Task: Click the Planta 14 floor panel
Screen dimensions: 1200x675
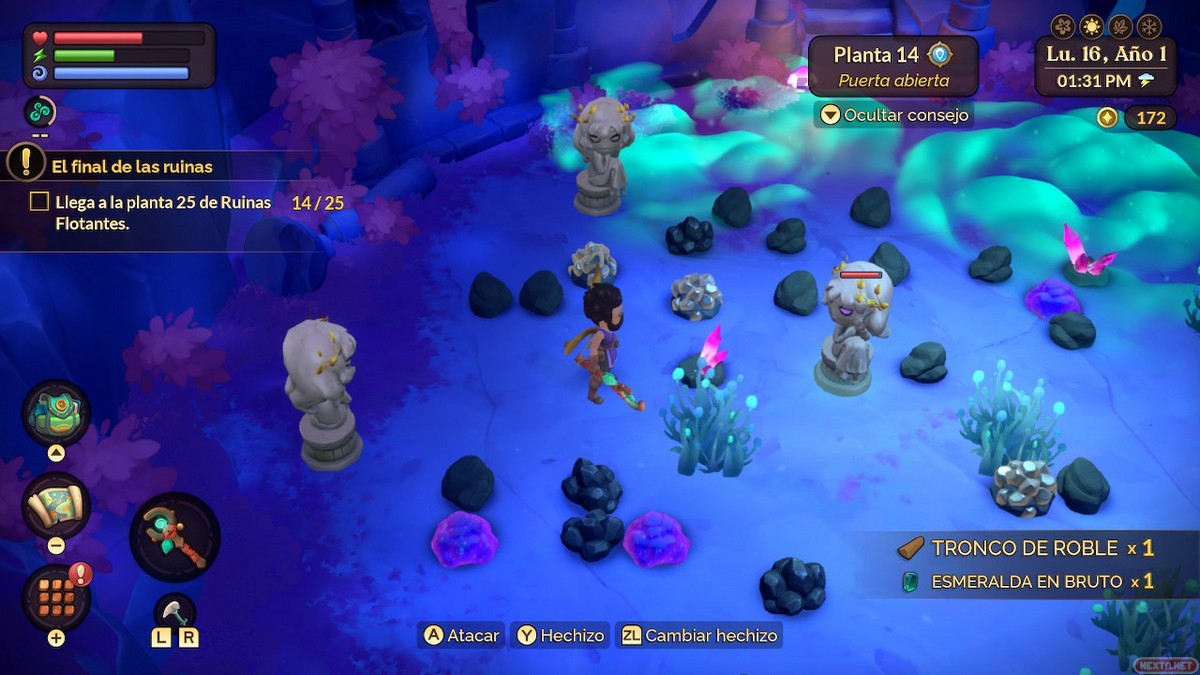Action: [x=892, y=66]
